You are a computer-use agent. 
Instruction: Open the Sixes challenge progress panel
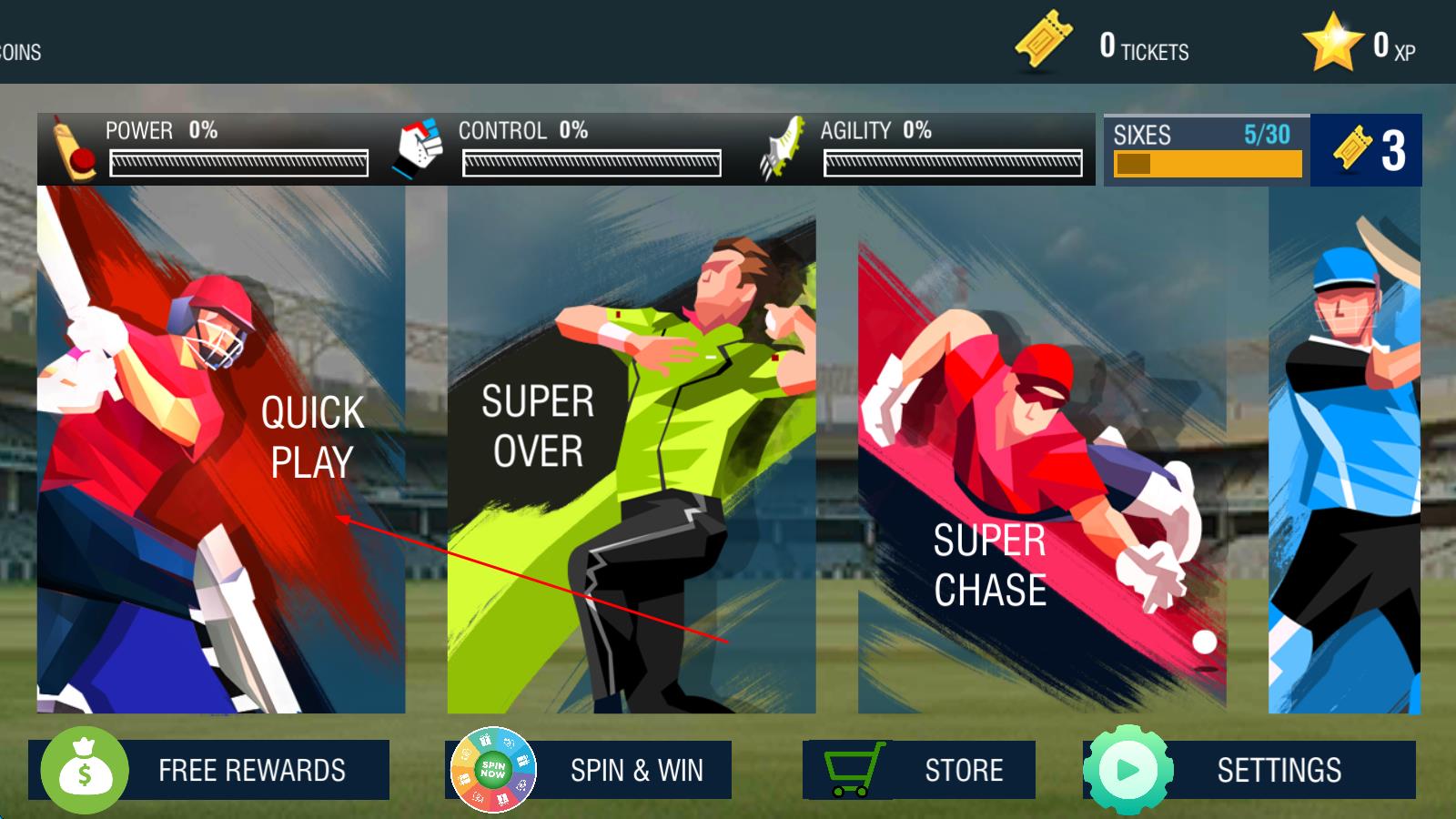pos(1207,150)
